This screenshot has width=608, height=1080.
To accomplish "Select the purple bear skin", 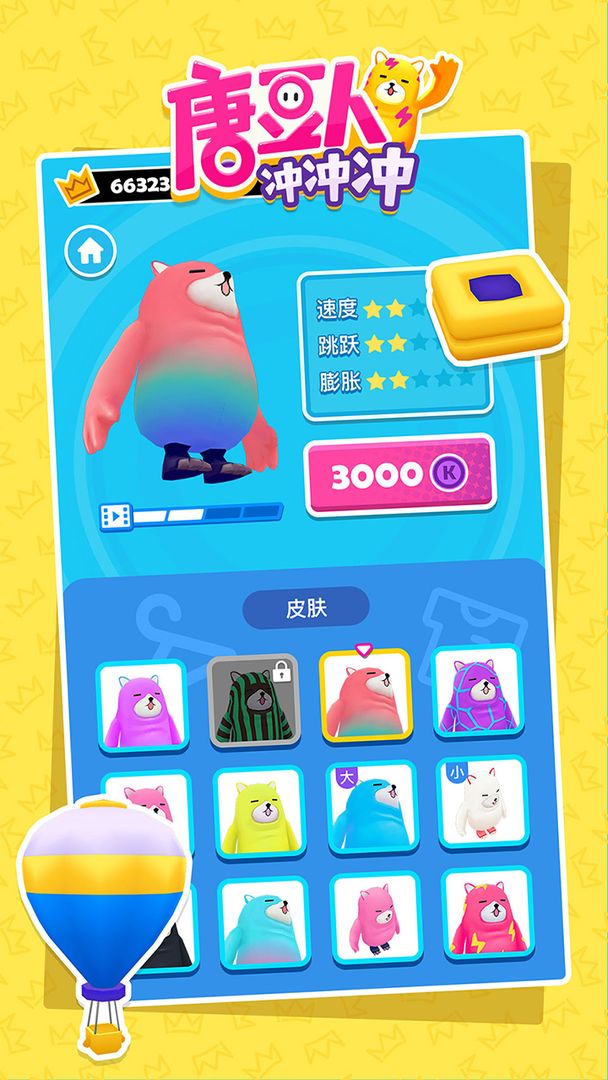I will tap(142, 708).
